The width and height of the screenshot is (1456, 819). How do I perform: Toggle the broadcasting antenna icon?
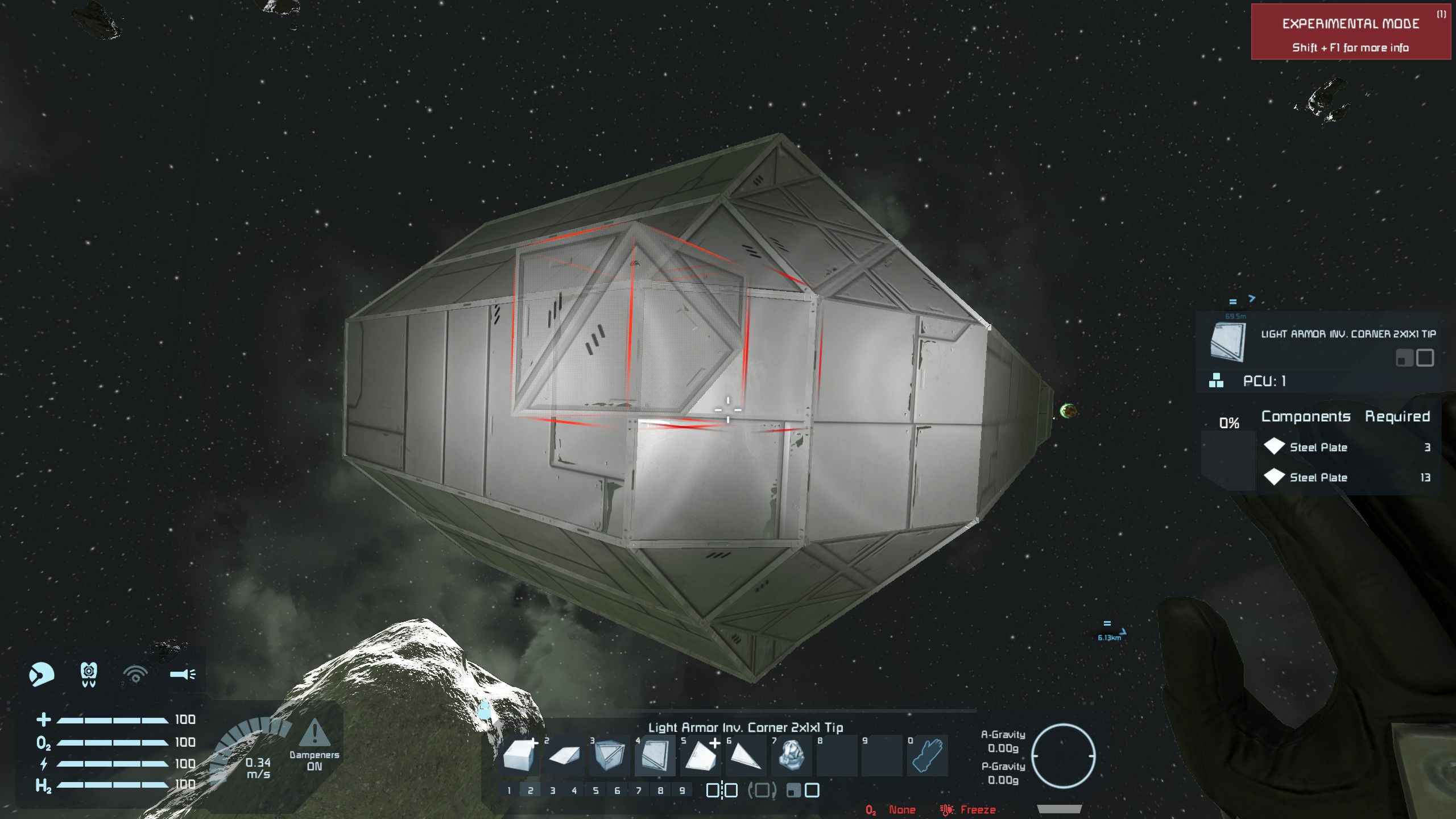coord(135,675)
